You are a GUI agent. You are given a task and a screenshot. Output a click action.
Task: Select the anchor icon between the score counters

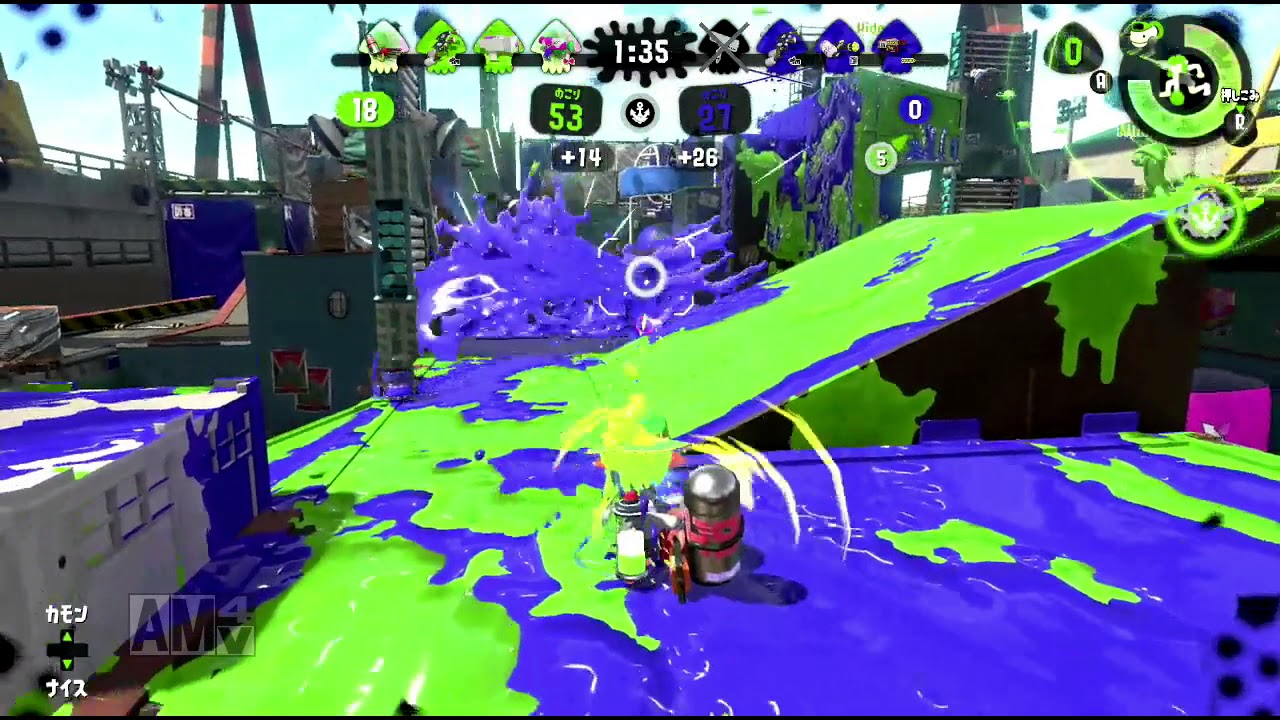pos(640,110)
